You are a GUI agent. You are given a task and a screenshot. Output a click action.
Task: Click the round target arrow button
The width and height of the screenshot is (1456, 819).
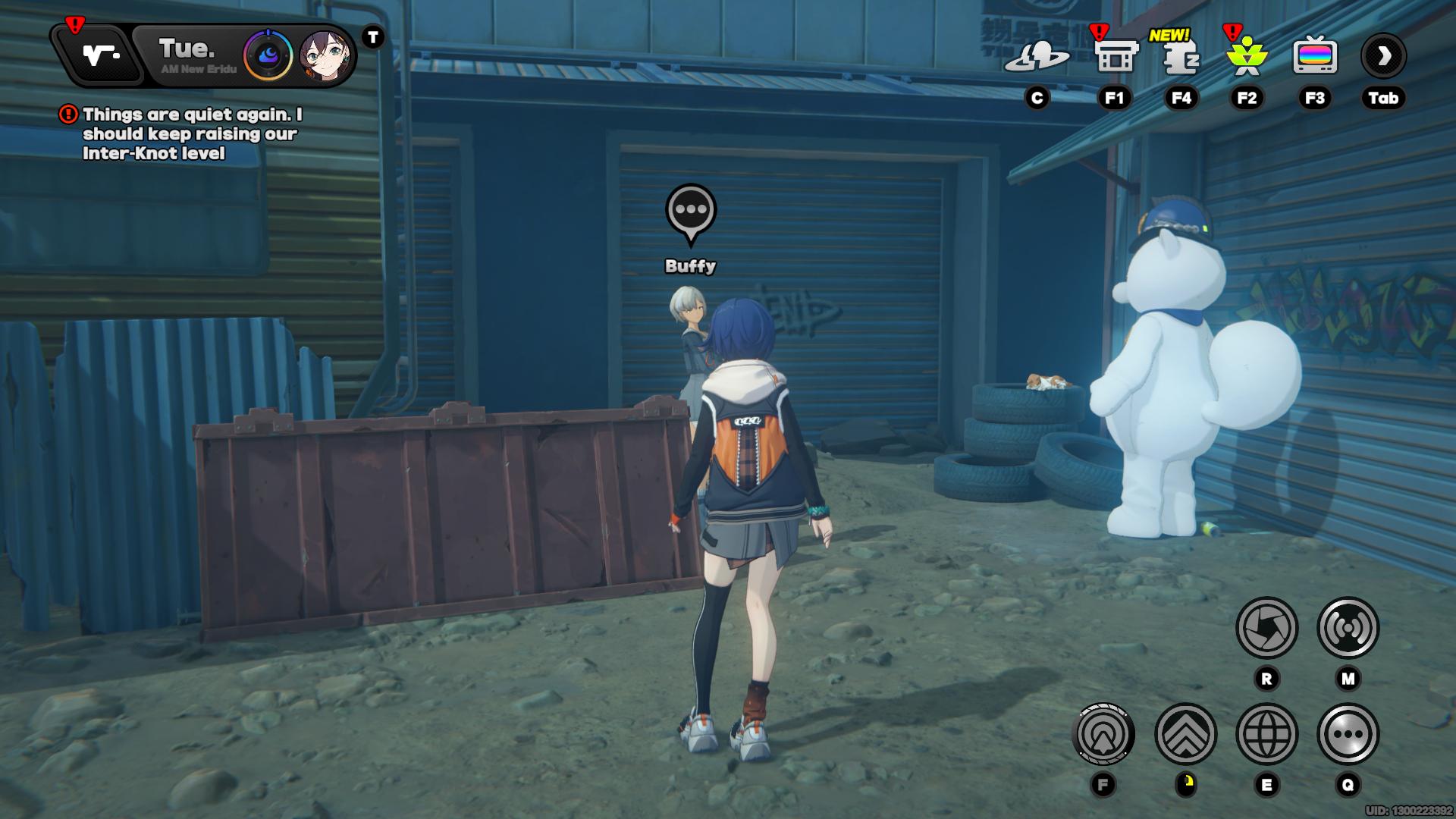tap(1103, 734)
